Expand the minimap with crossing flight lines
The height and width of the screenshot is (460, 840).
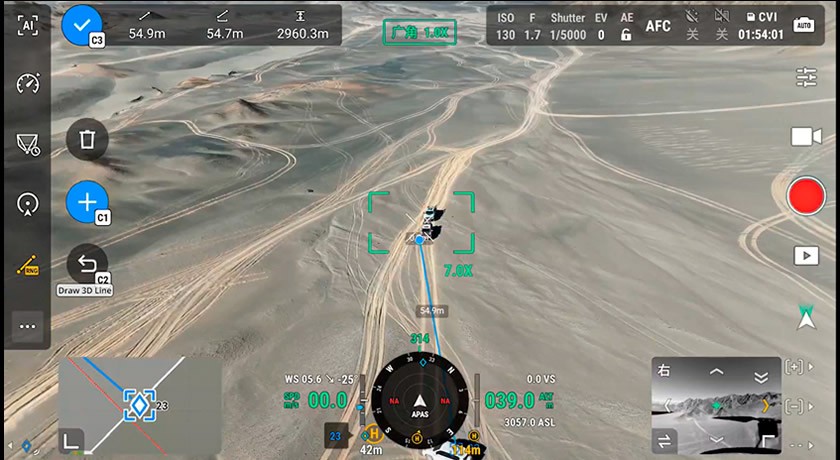coord(139,403)
